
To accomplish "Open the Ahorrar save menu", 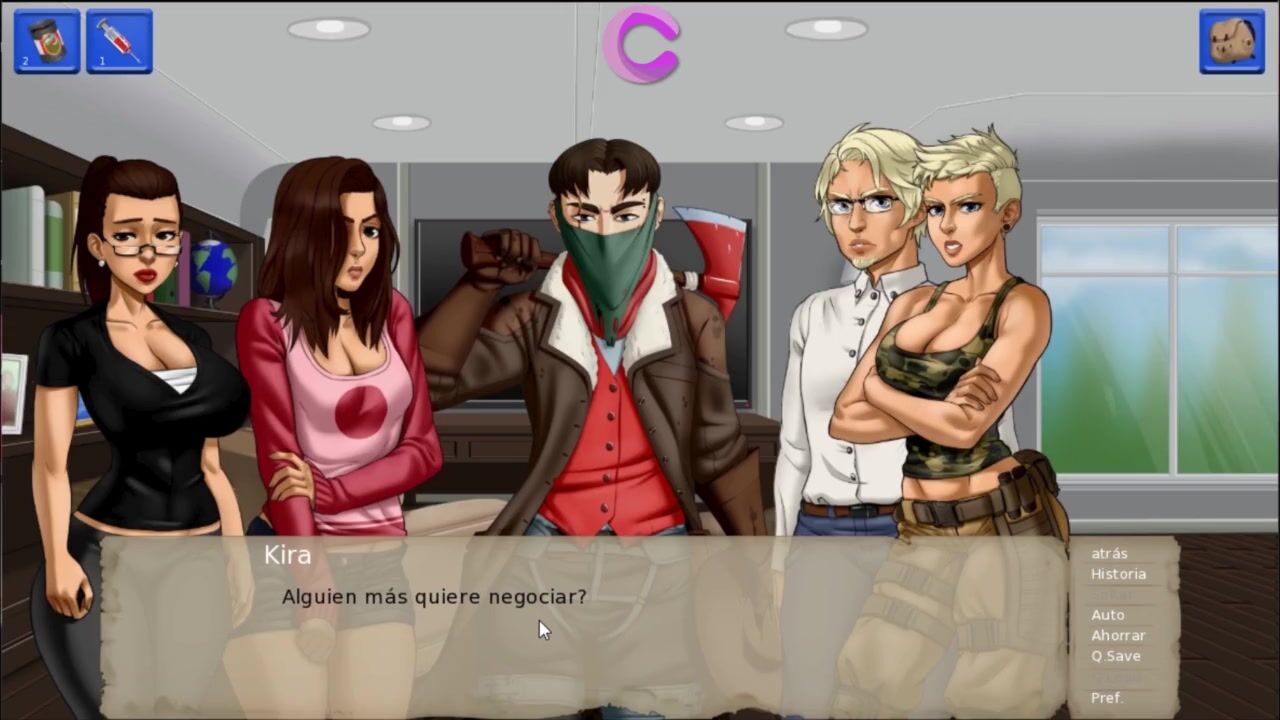I will [1118, 635].
